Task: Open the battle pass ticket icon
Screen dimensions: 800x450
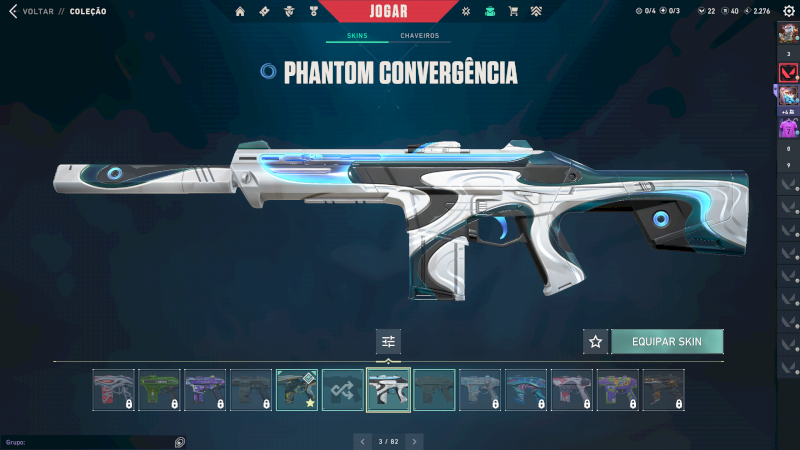Action: (x=264, y=11)
